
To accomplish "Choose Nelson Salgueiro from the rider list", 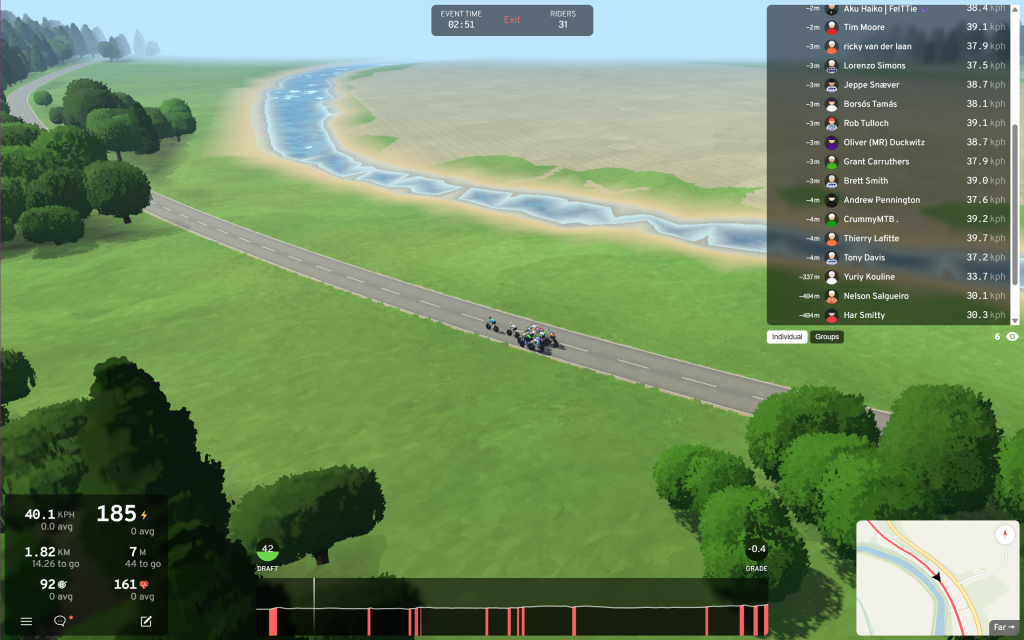I will pos(876,296).
